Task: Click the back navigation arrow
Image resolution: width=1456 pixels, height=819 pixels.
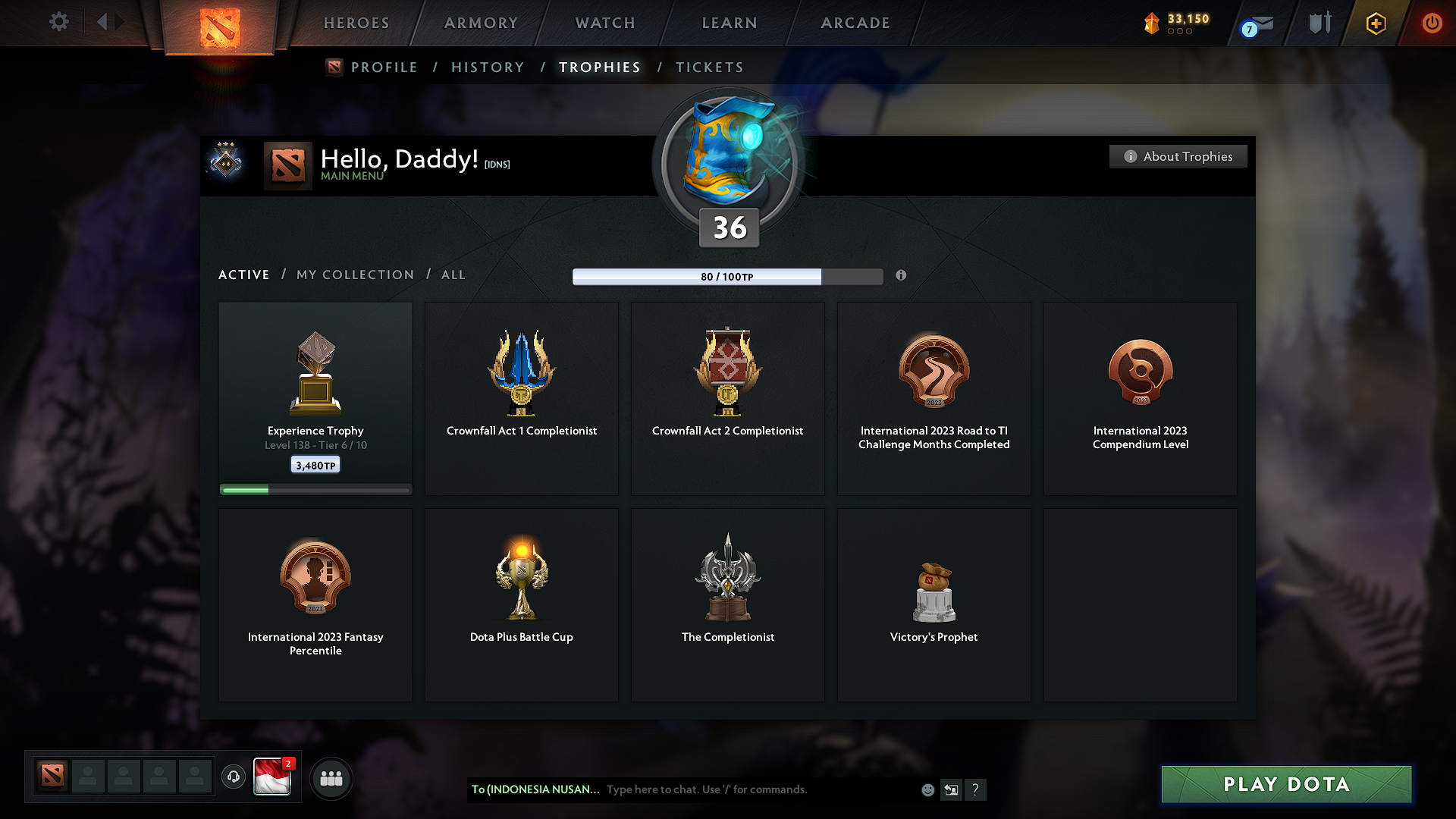Action: (x=104, y=21)
